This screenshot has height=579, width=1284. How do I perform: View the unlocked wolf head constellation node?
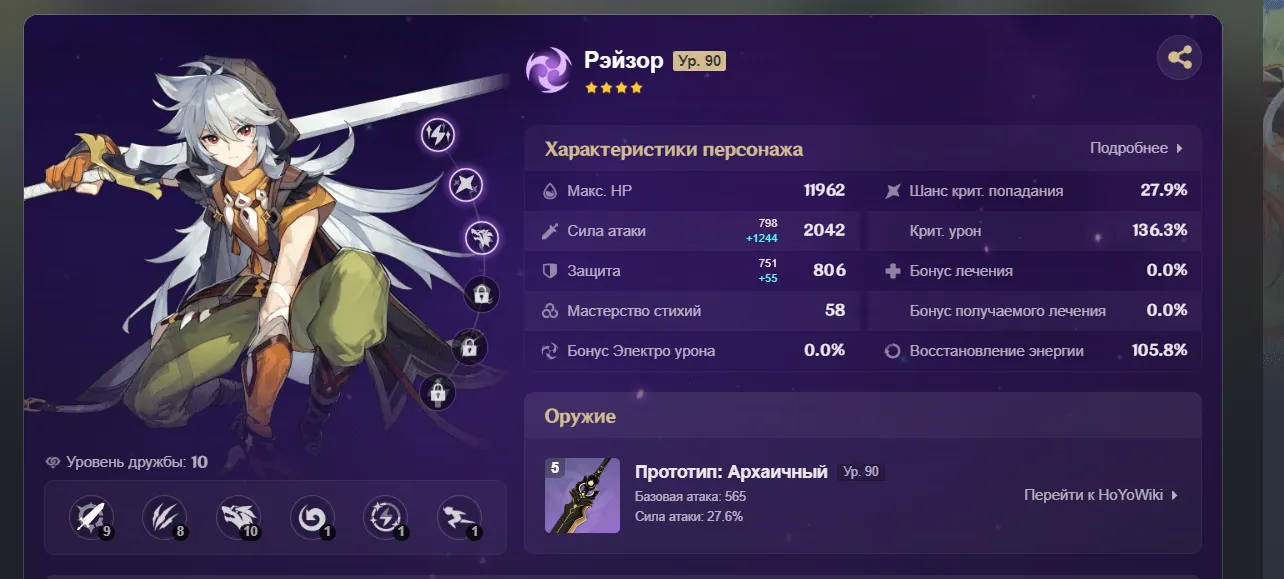(482, 237)
